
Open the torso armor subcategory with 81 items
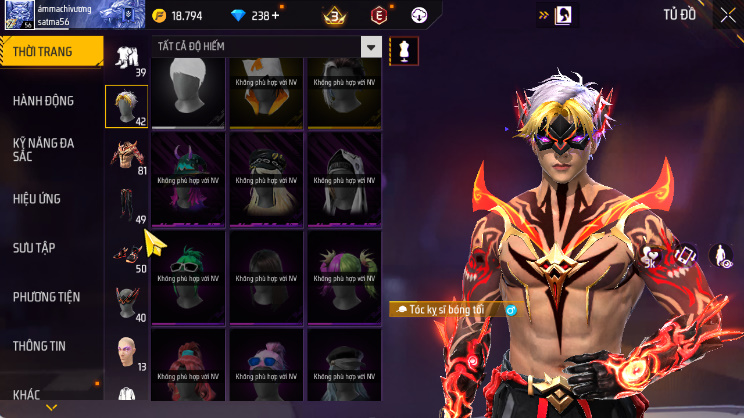point(127,154)
